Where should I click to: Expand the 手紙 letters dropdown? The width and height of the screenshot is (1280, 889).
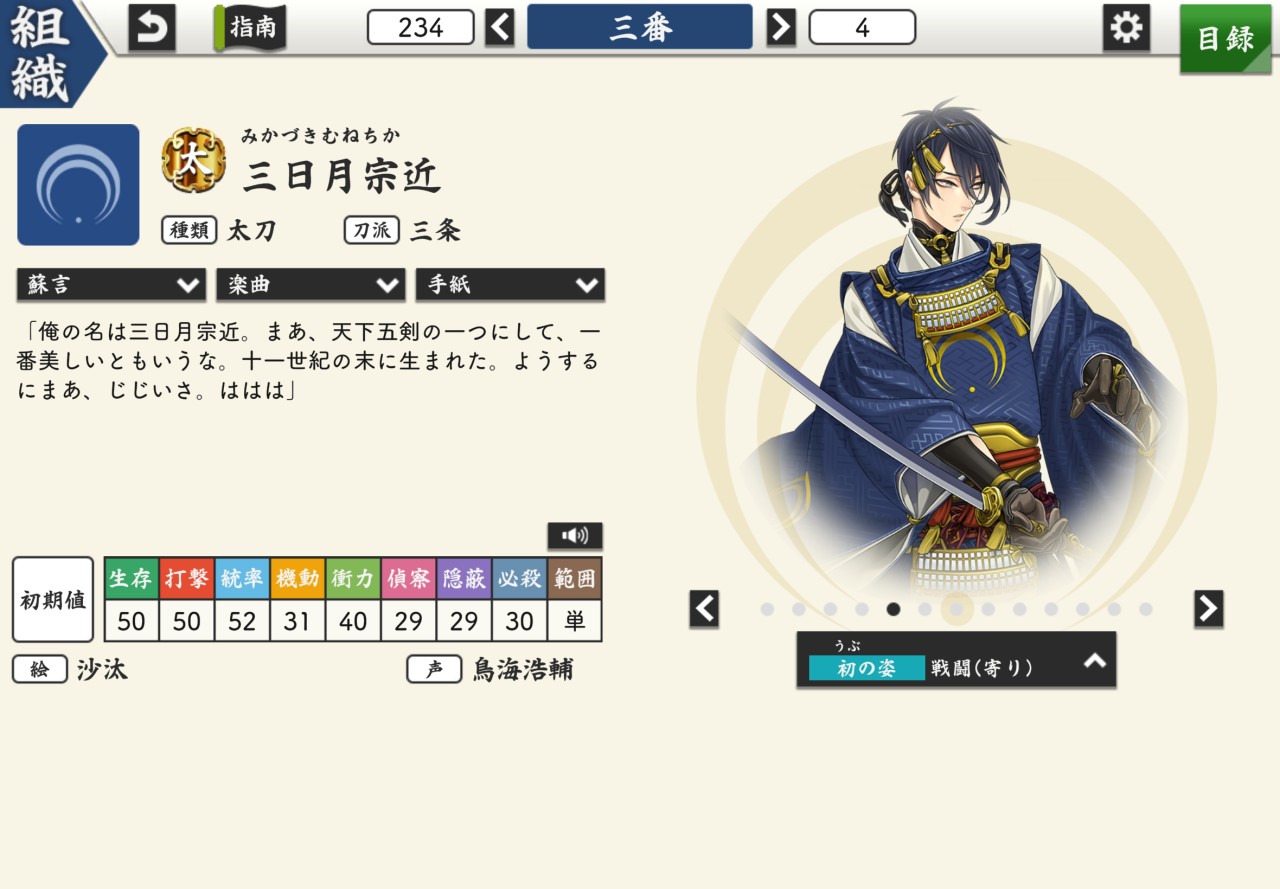click(510, 285)
